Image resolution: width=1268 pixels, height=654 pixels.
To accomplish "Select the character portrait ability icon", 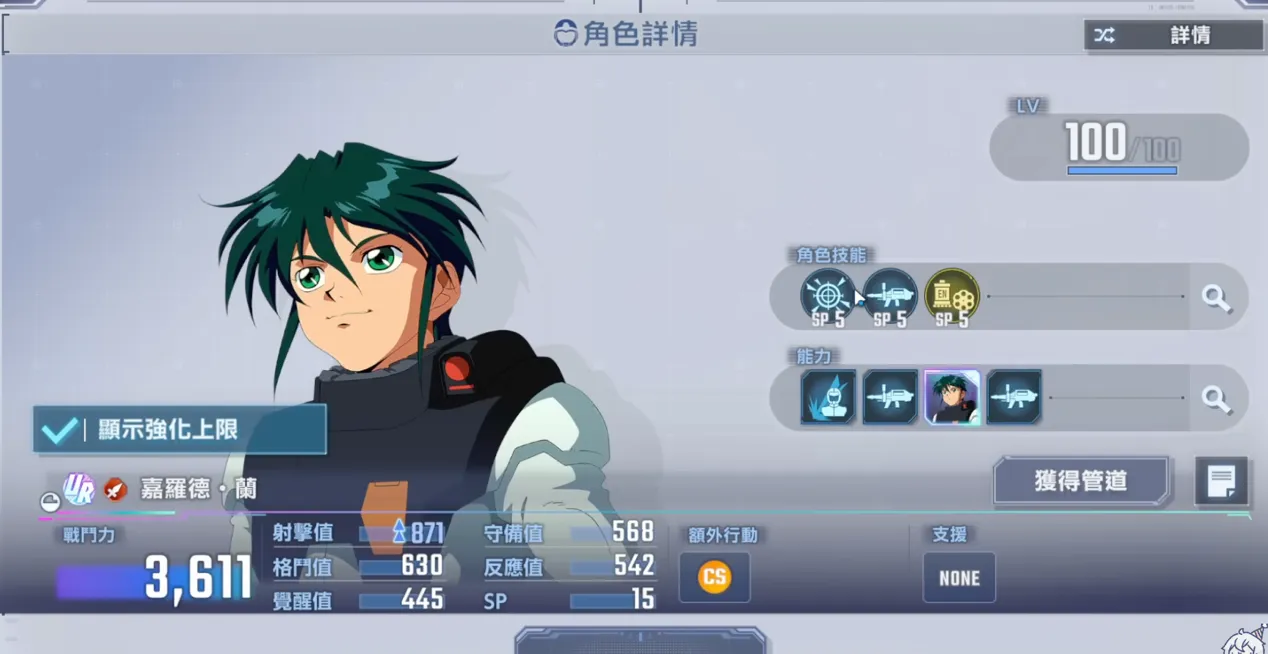I will point(952,398).
